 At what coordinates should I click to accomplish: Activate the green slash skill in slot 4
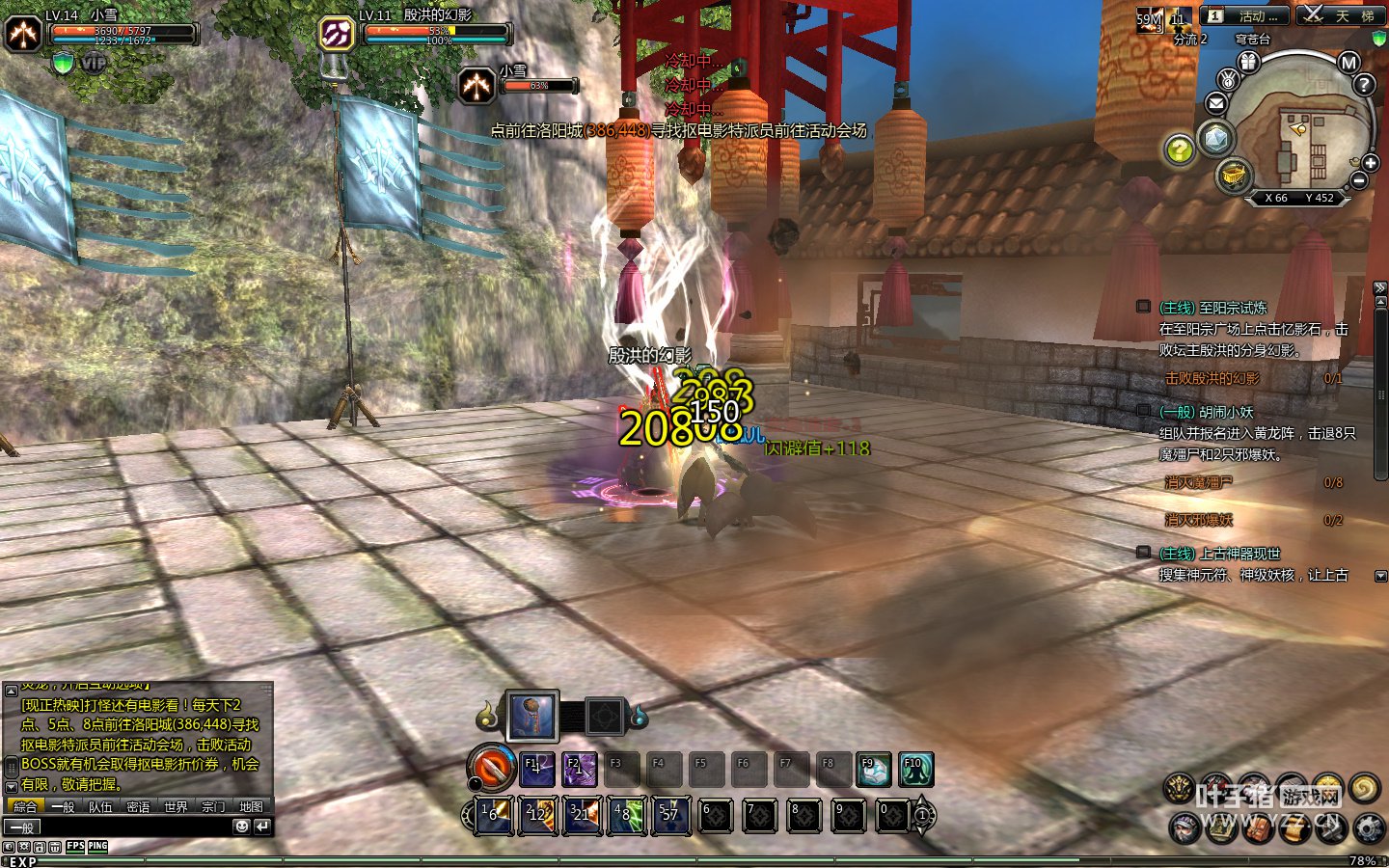(x=627, y=816)
